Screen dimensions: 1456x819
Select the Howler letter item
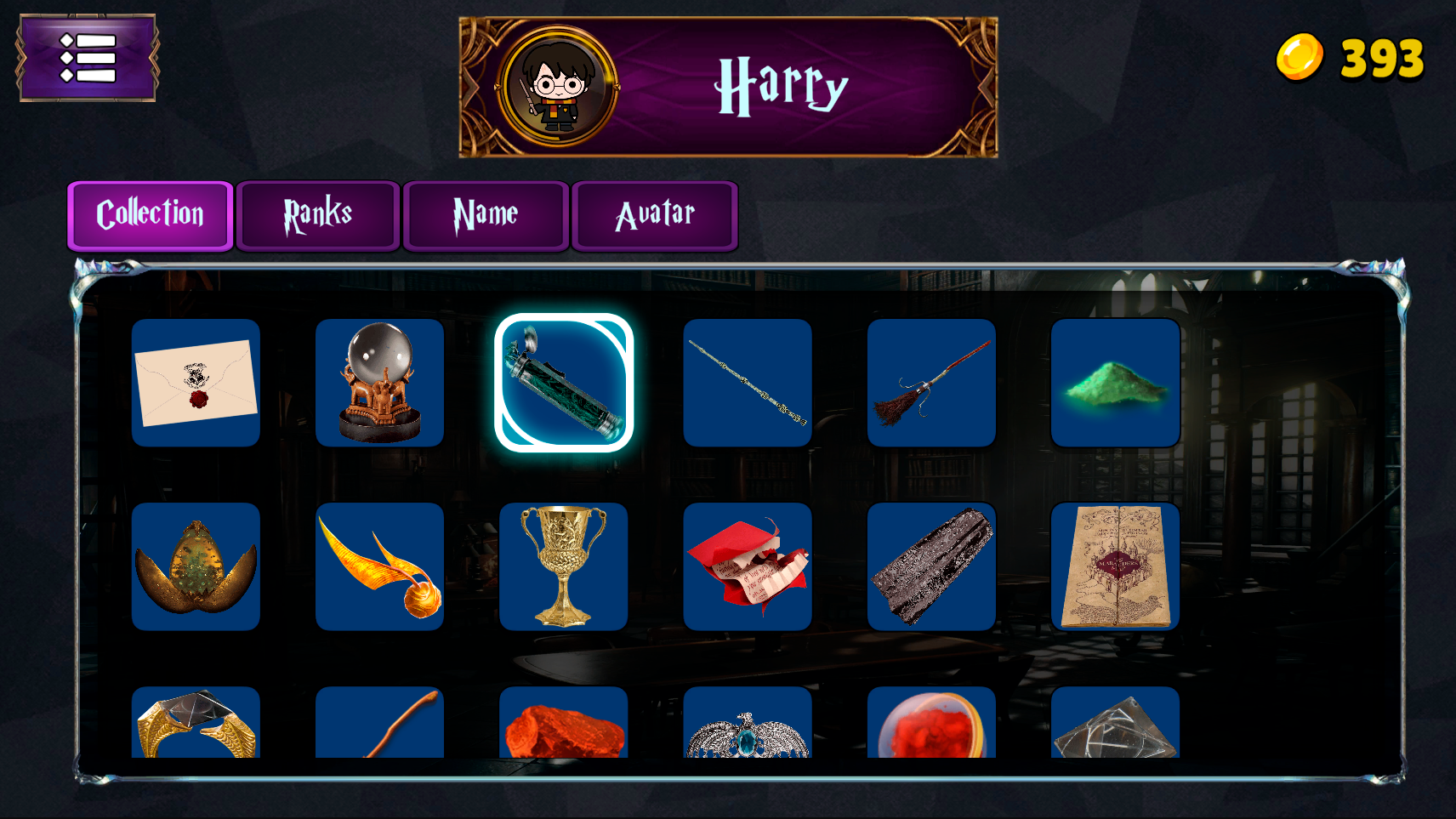tap(748, 566)
